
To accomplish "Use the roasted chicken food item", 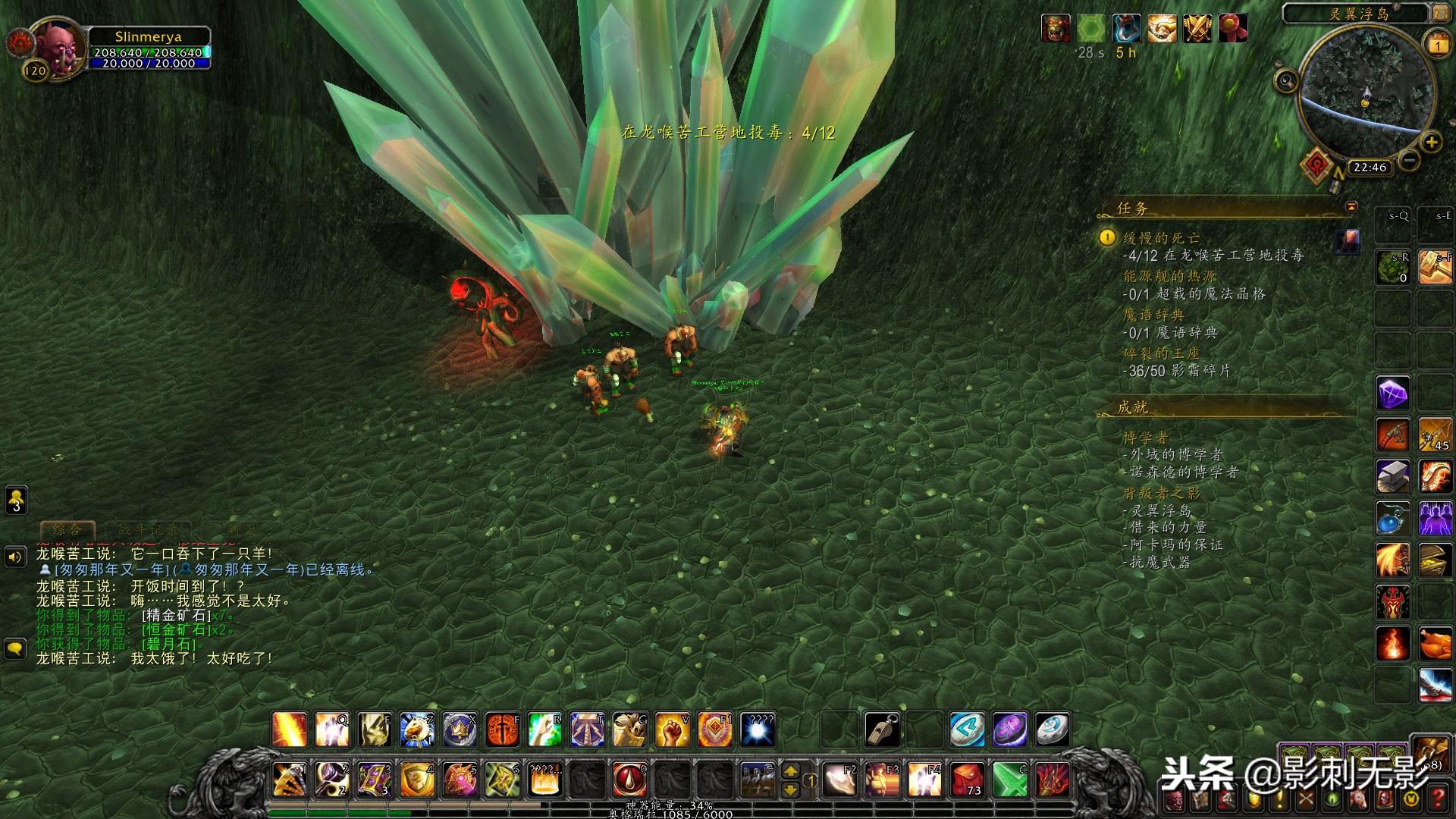I will [x=1434, y=644].
